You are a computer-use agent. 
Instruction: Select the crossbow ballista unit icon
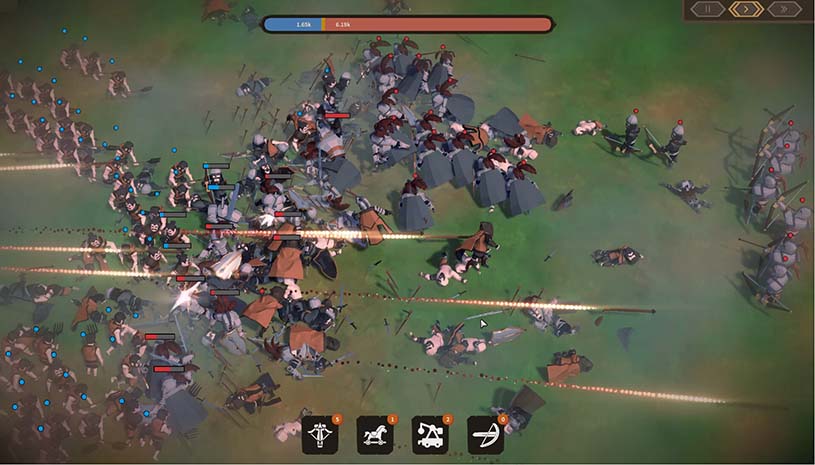[319, 435]
